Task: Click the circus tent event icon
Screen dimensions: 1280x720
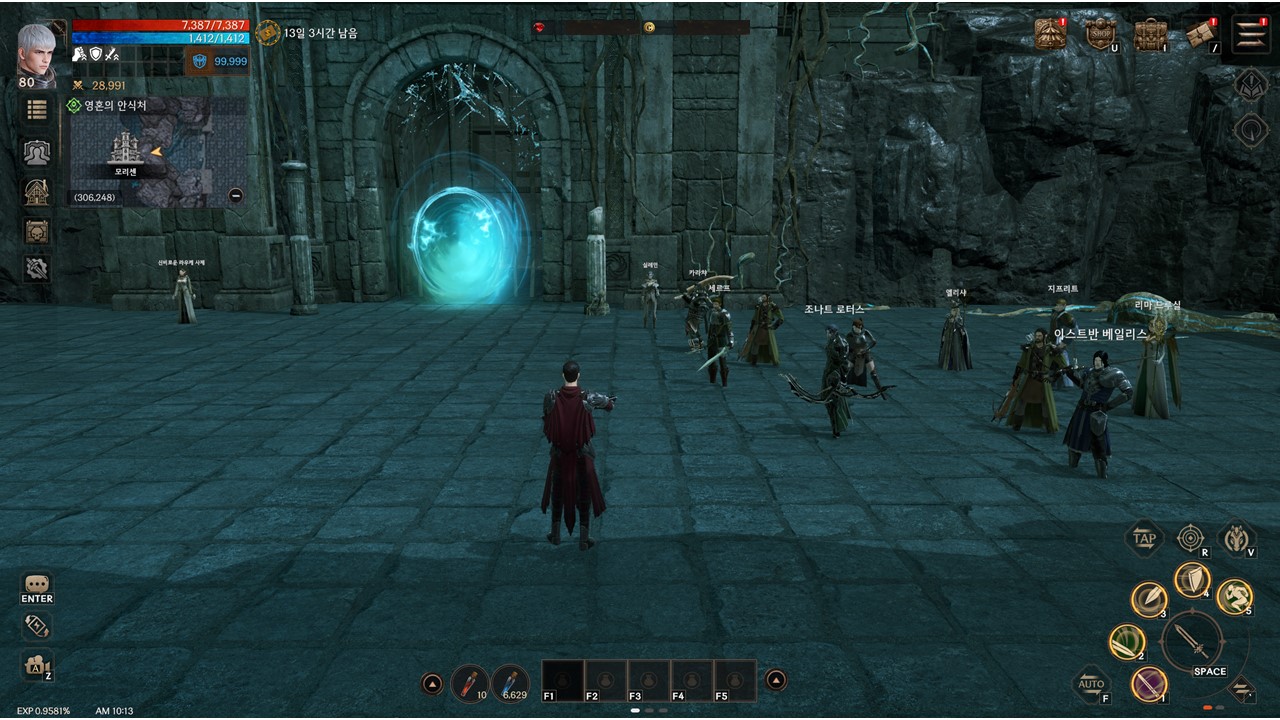Action: (x=1050, y=33)
